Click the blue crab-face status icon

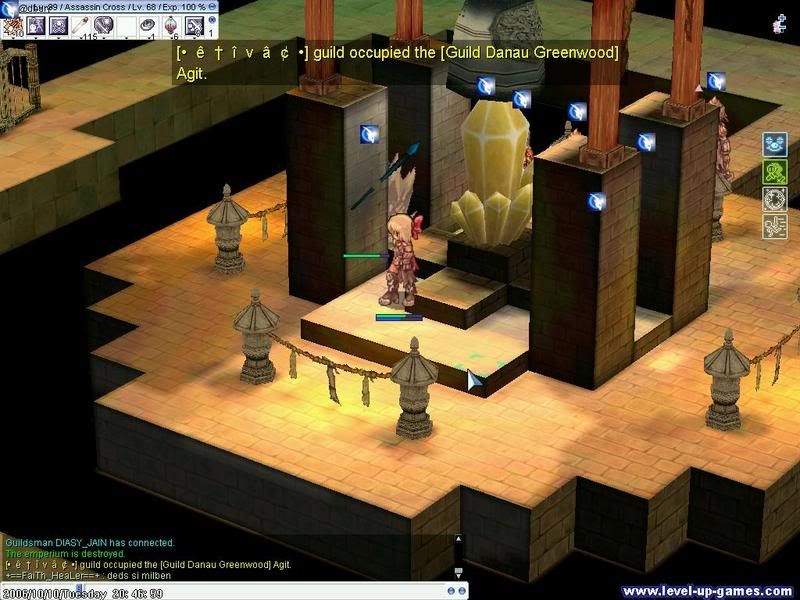pos(775,145)
